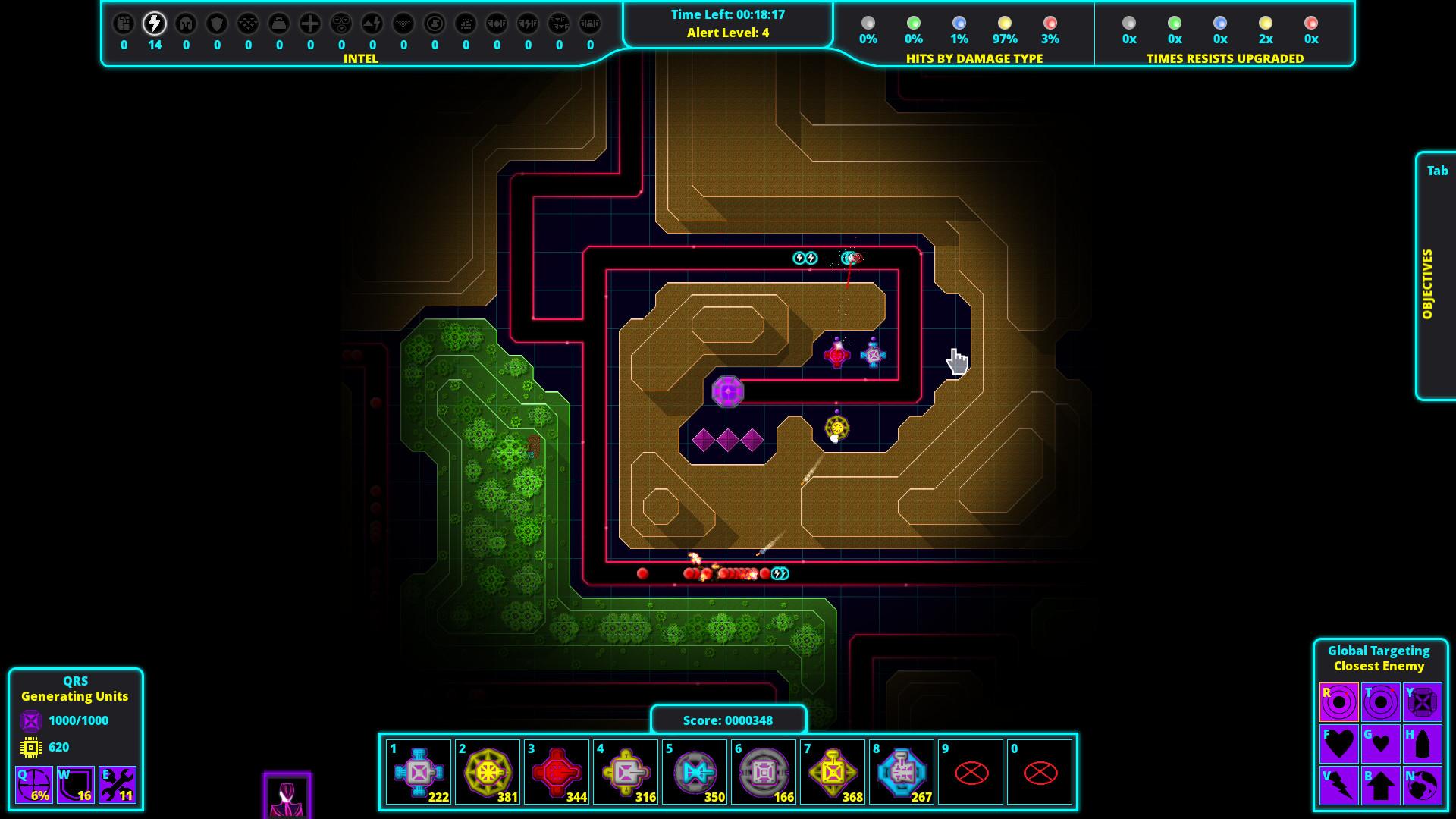Select the blue tower costing 267
Image resolution: width=1456 pixels, height=819 pixels.
pyautogui.click(x=901, y=772)
